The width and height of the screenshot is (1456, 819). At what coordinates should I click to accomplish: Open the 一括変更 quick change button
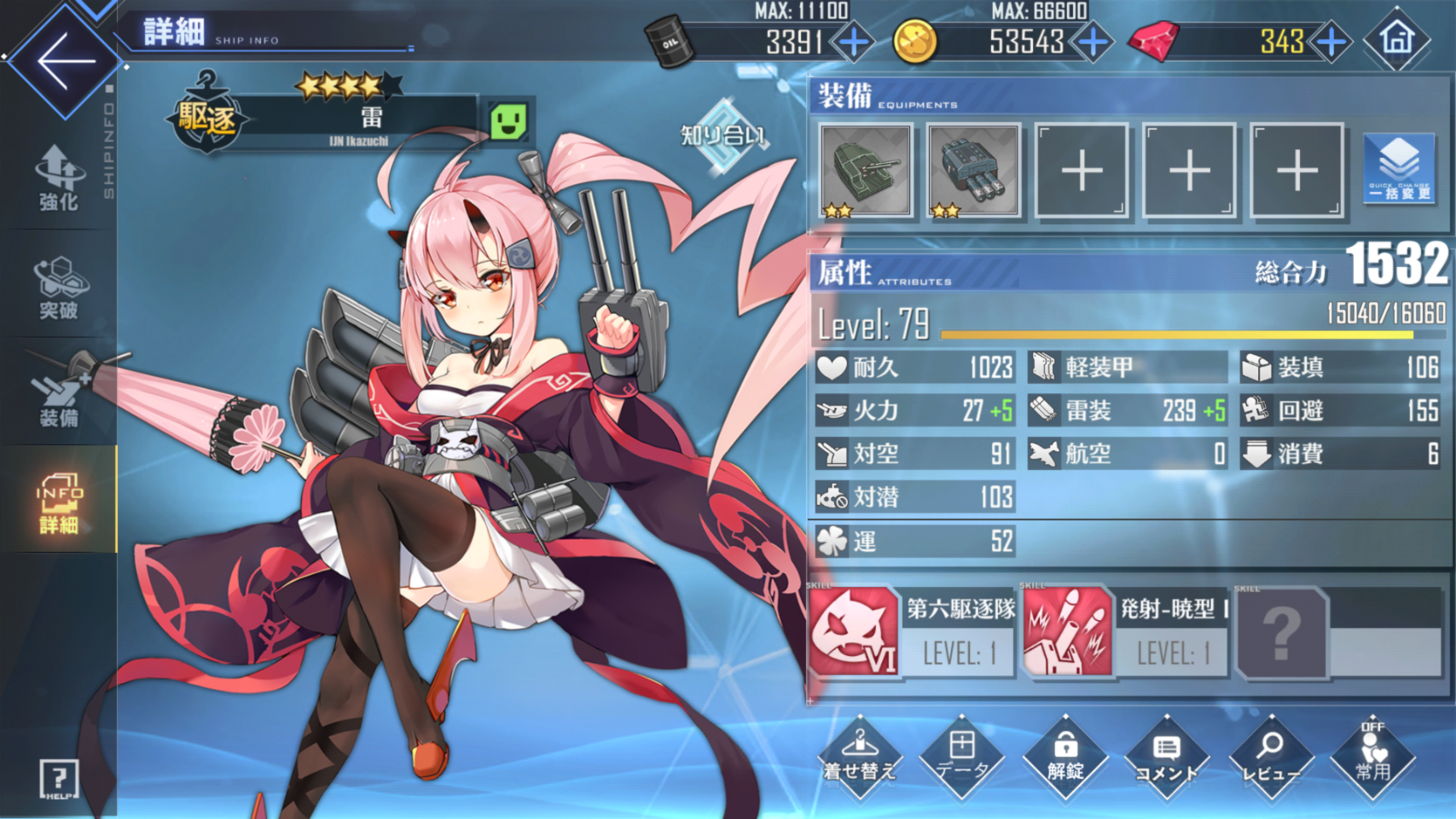1399,170
